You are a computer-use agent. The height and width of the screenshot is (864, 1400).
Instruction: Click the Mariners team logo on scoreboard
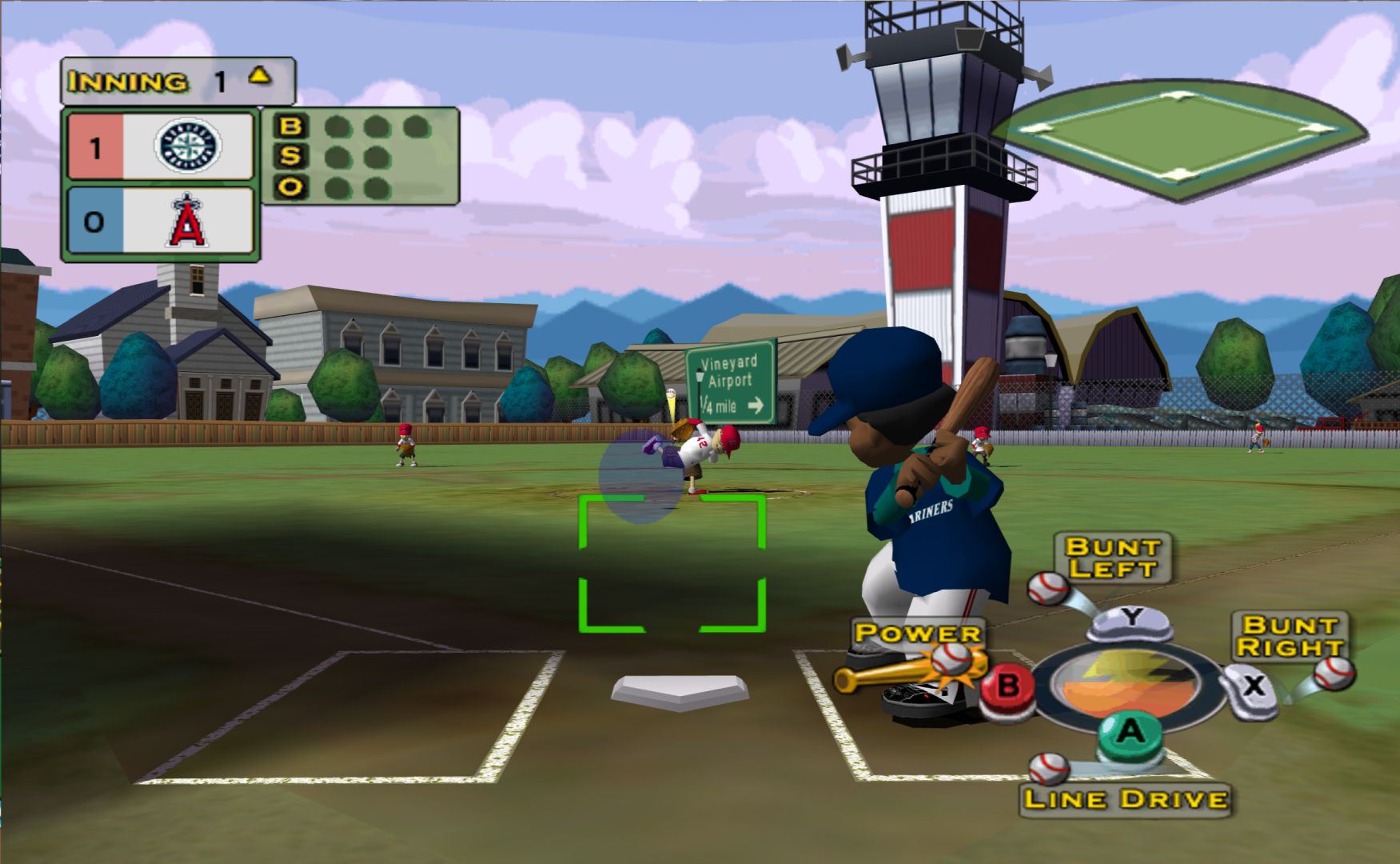tap(187, 146)
